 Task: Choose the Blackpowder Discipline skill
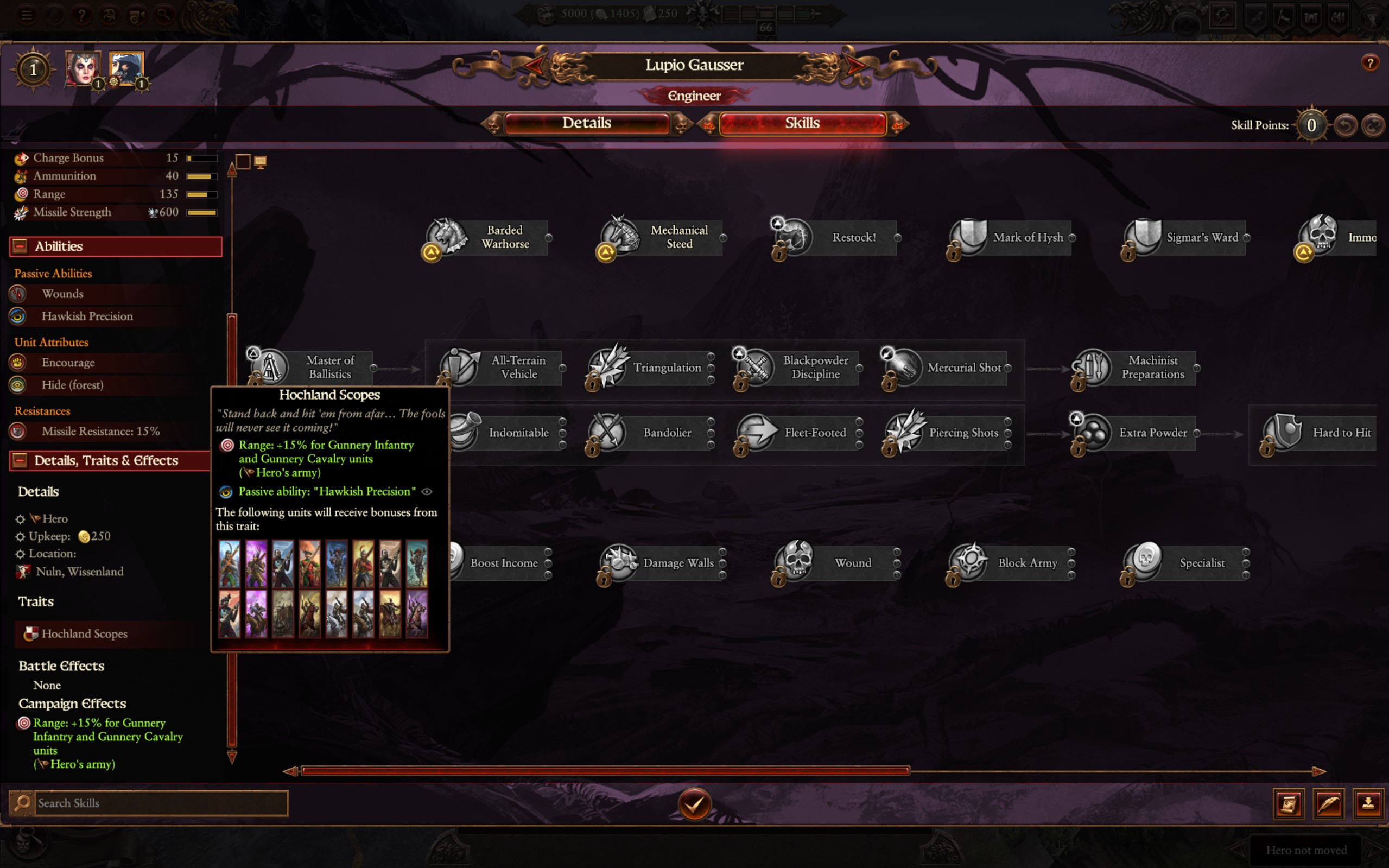799,368
